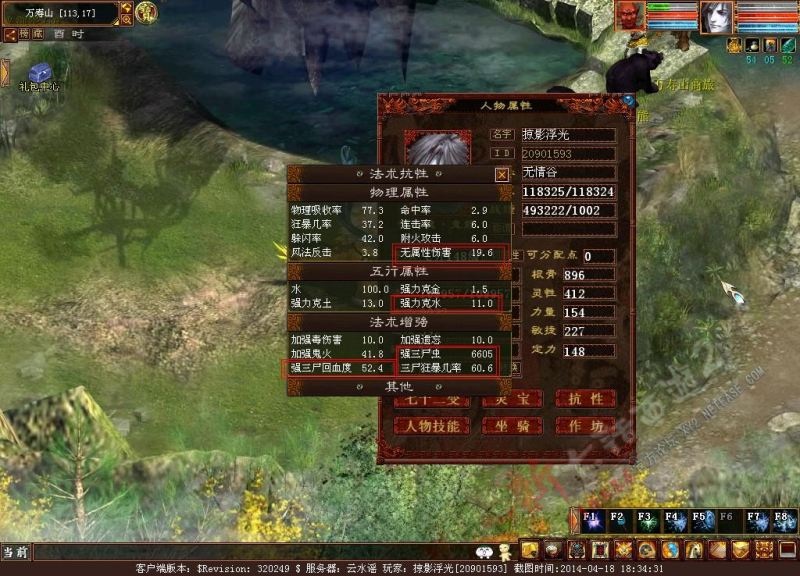Open the 灵宝 spirit treasure panel
The image size is (800, 576).
tap(510, 398)
